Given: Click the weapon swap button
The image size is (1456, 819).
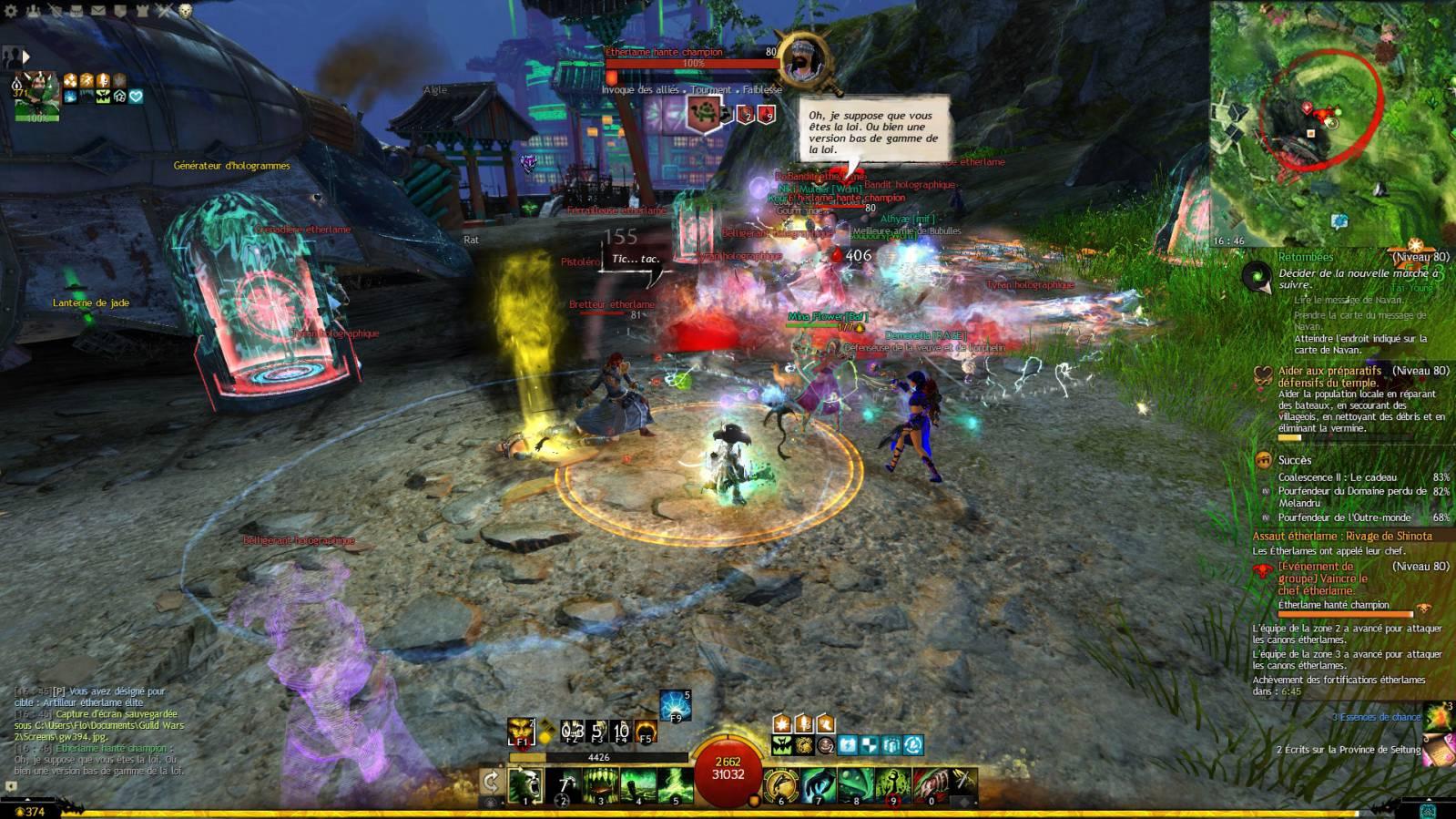Looking at the screenshot, I should pyautogui.click(x=491, y=782).
